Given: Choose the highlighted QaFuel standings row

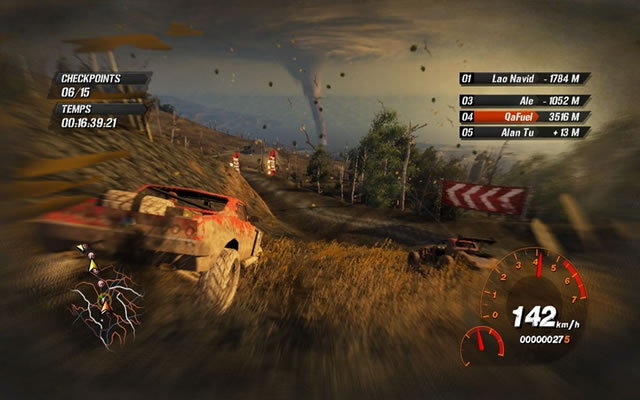Looking at the screenshot, I should coord(524,116).
